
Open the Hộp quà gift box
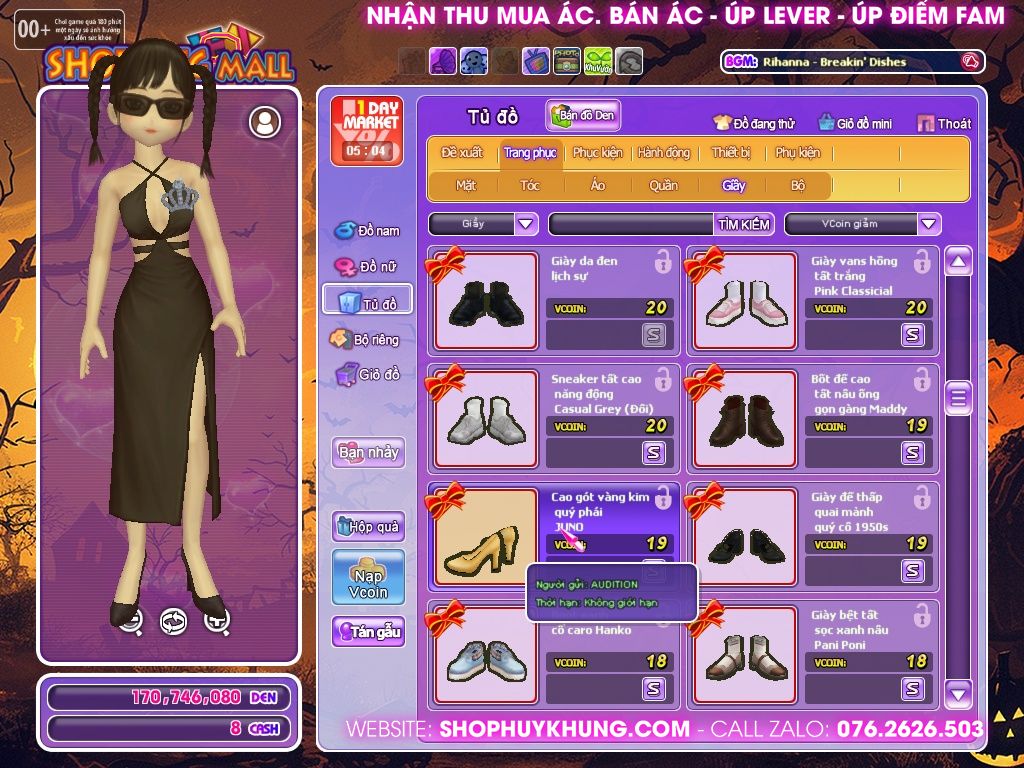[x=368, y=526]
